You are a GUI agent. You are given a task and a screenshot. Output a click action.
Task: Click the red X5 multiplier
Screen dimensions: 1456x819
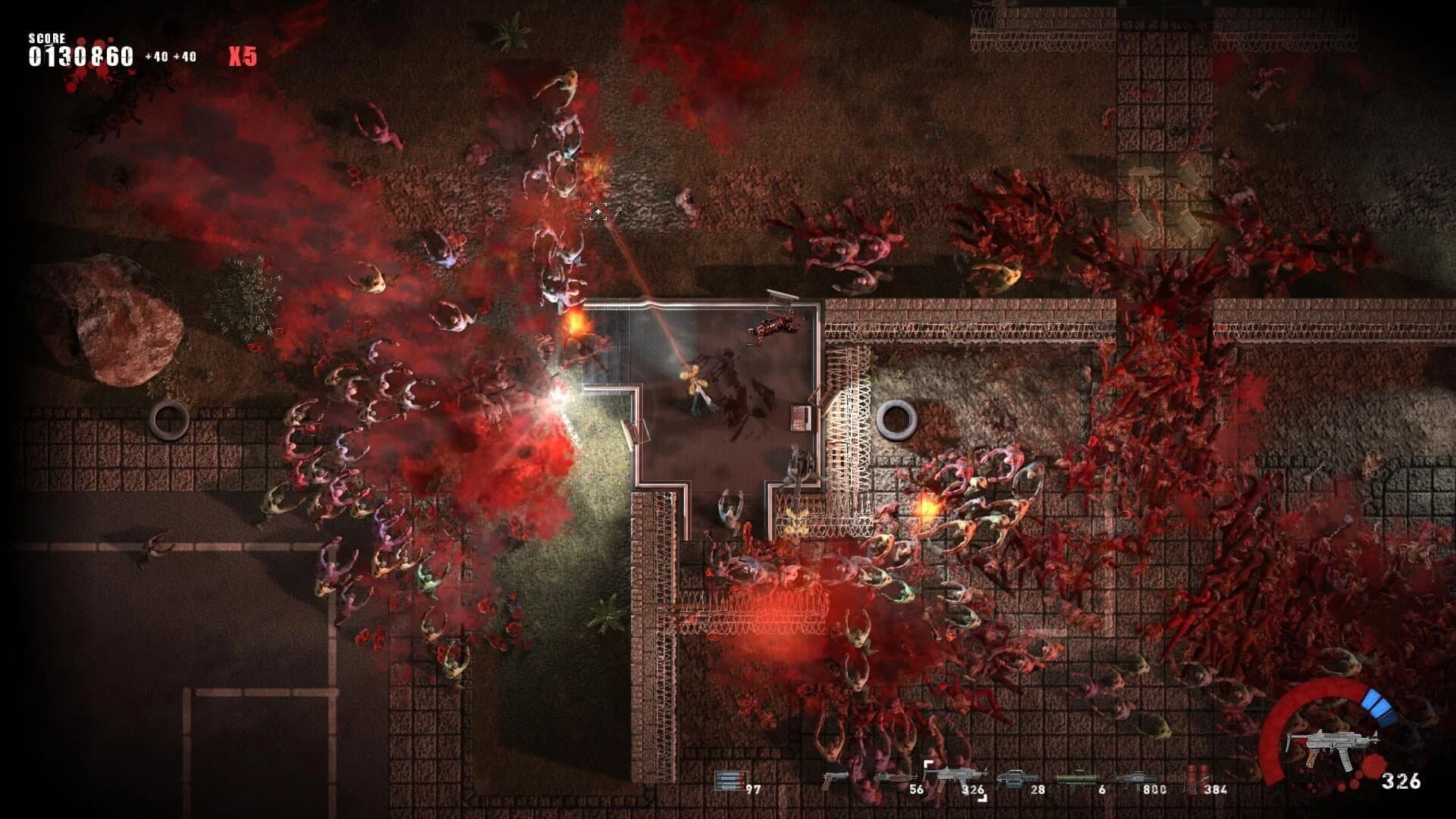(x=244, y=53)
